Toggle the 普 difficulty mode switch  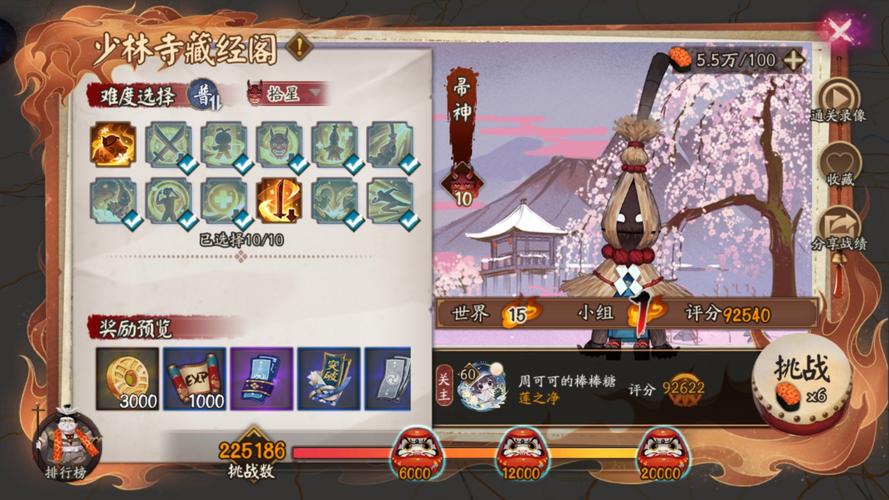point(203,93)
